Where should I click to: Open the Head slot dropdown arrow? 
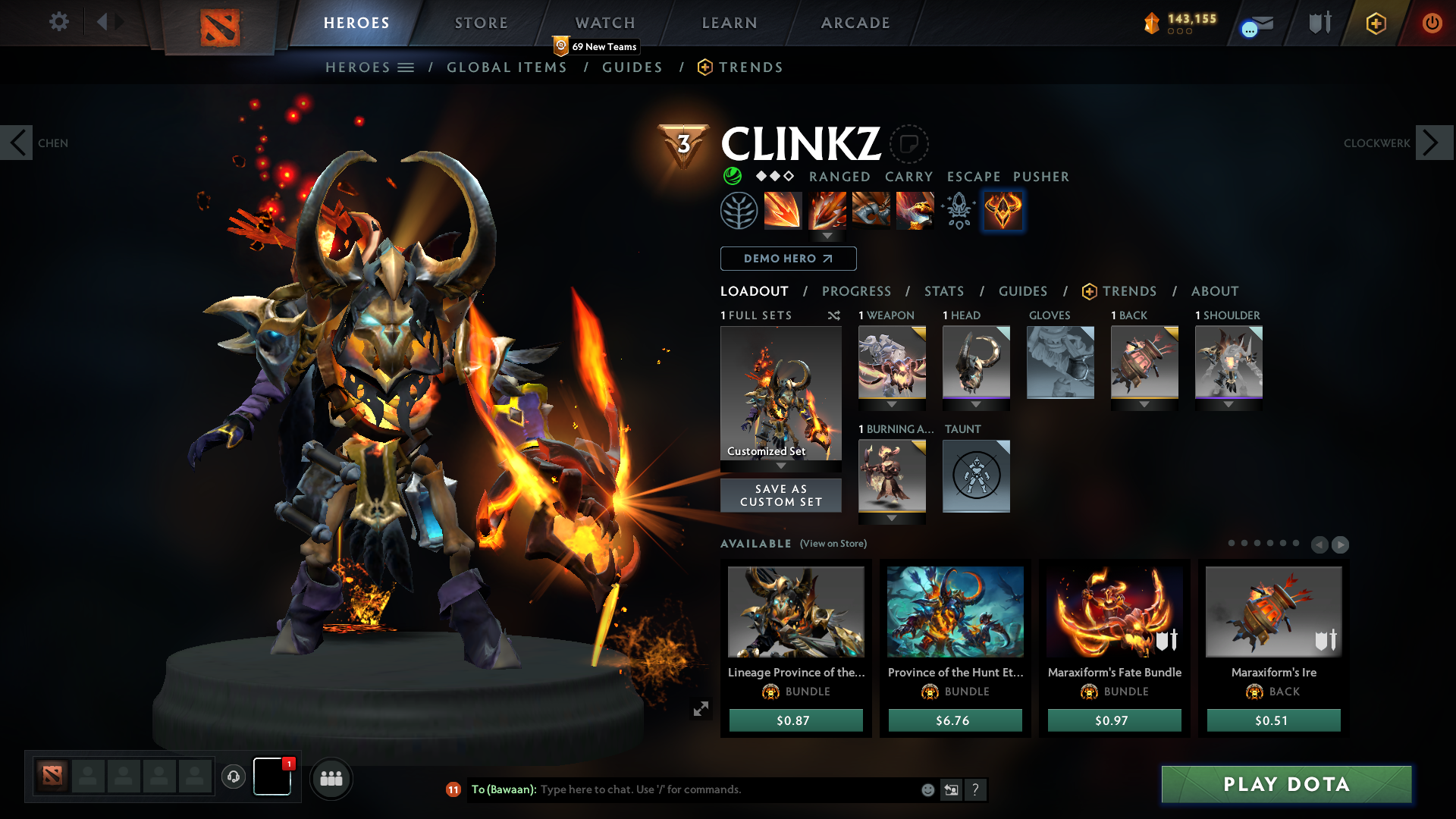976,404
